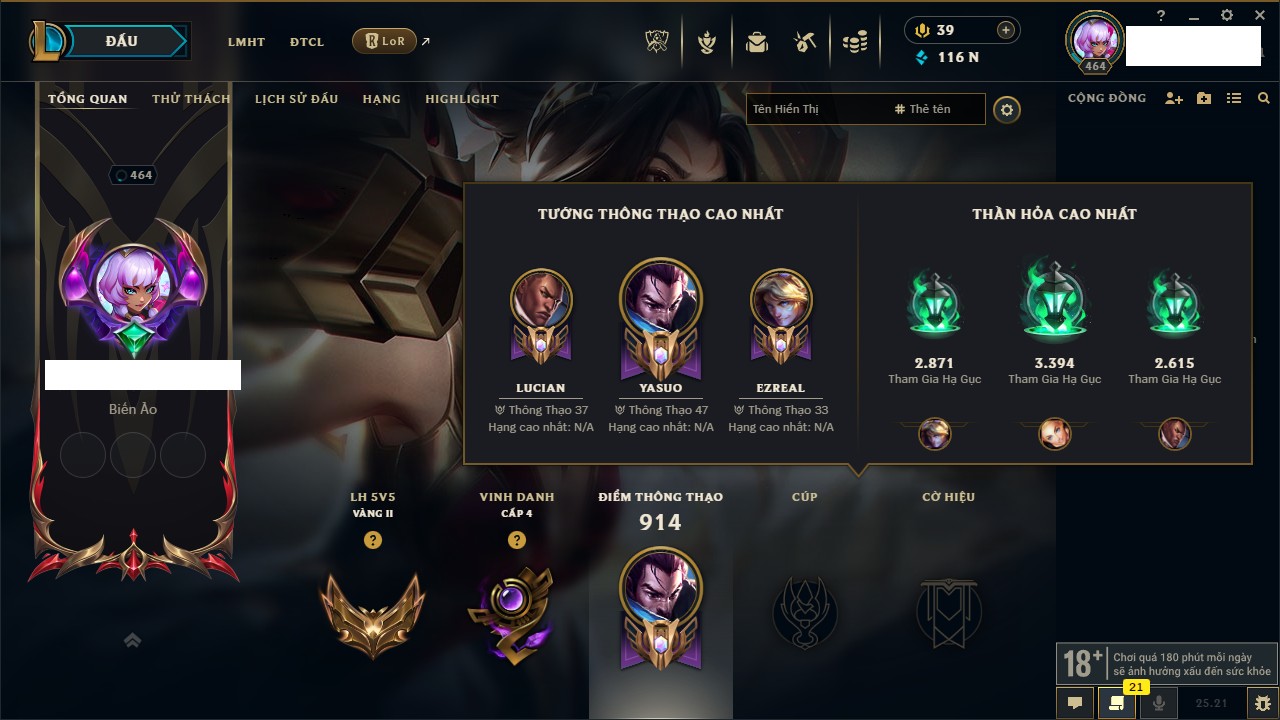This screenshot has height=720, width=1280.
Task: Open the backpack collection icon
Action: click(x=757, y=42)
